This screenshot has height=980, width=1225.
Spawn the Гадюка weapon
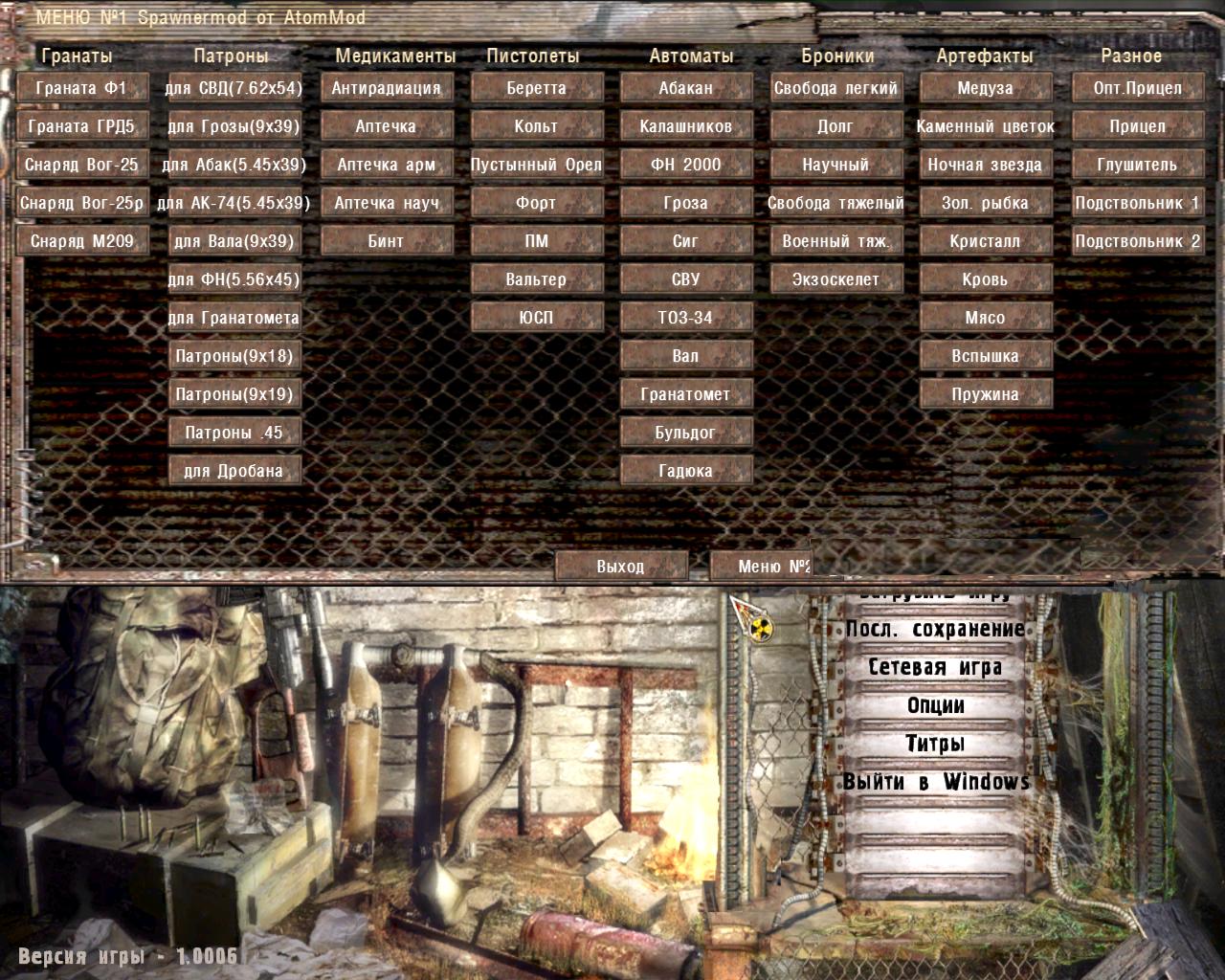tap(685, 470)
